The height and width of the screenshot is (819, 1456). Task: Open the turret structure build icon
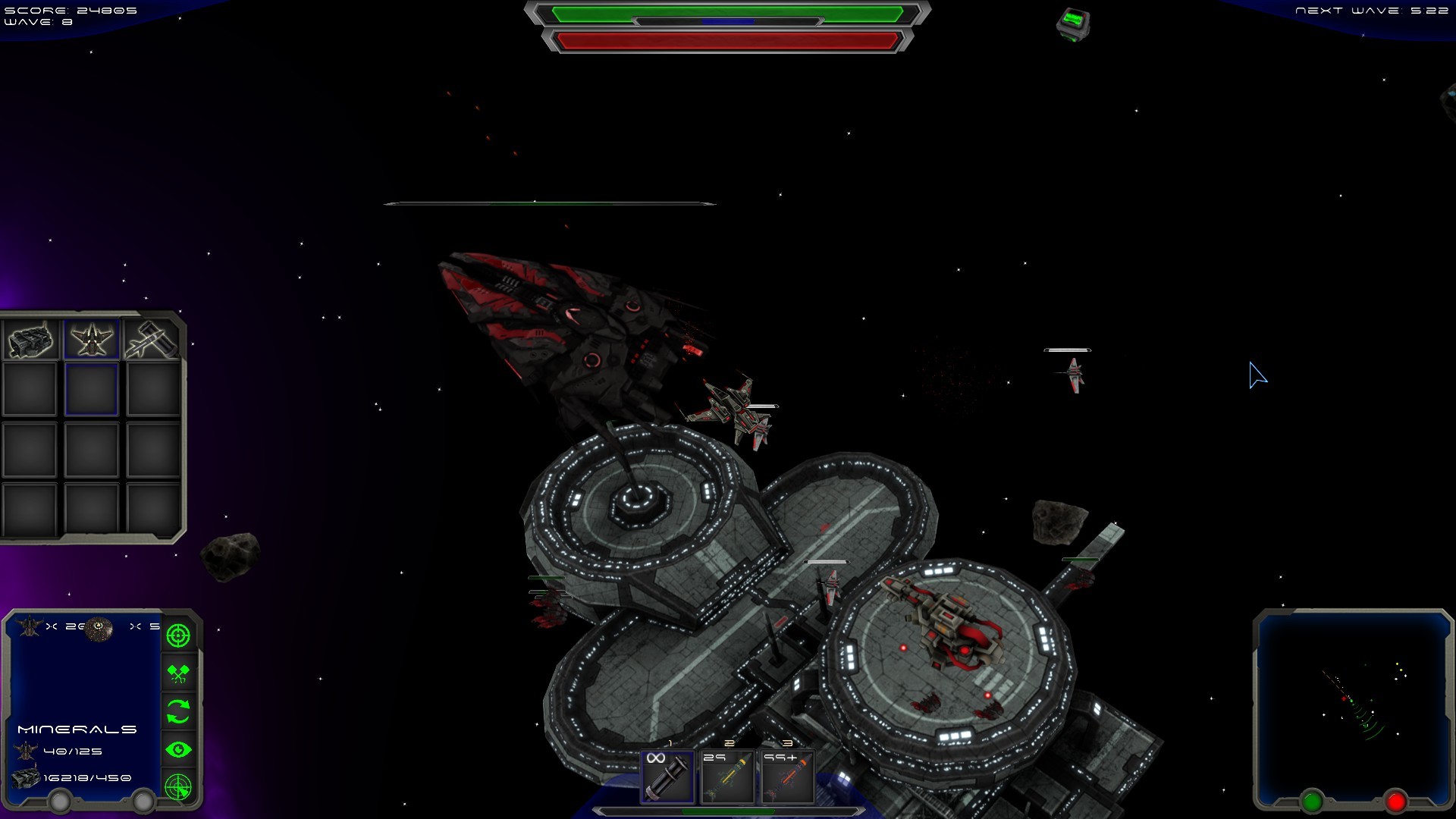tap(30, 340)
